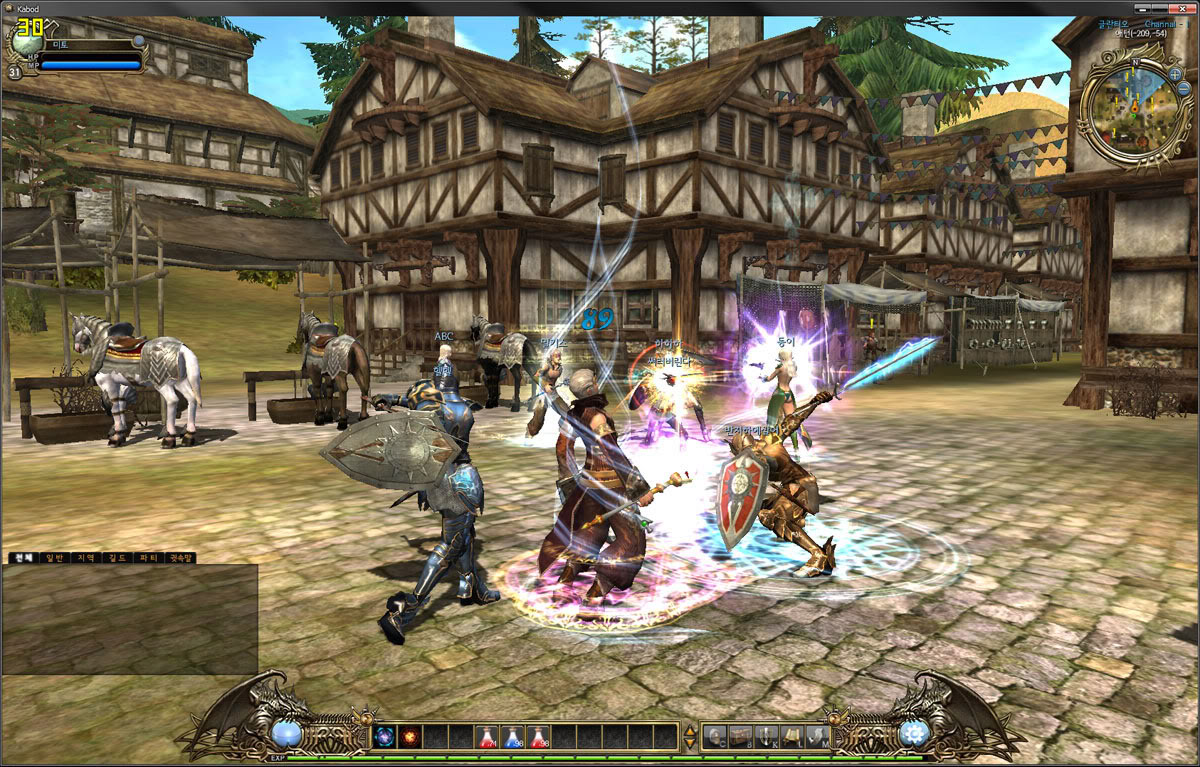Open the book icon marked L
The width and height of the screenshot is (1200, 767).
[x=792, y=737]
